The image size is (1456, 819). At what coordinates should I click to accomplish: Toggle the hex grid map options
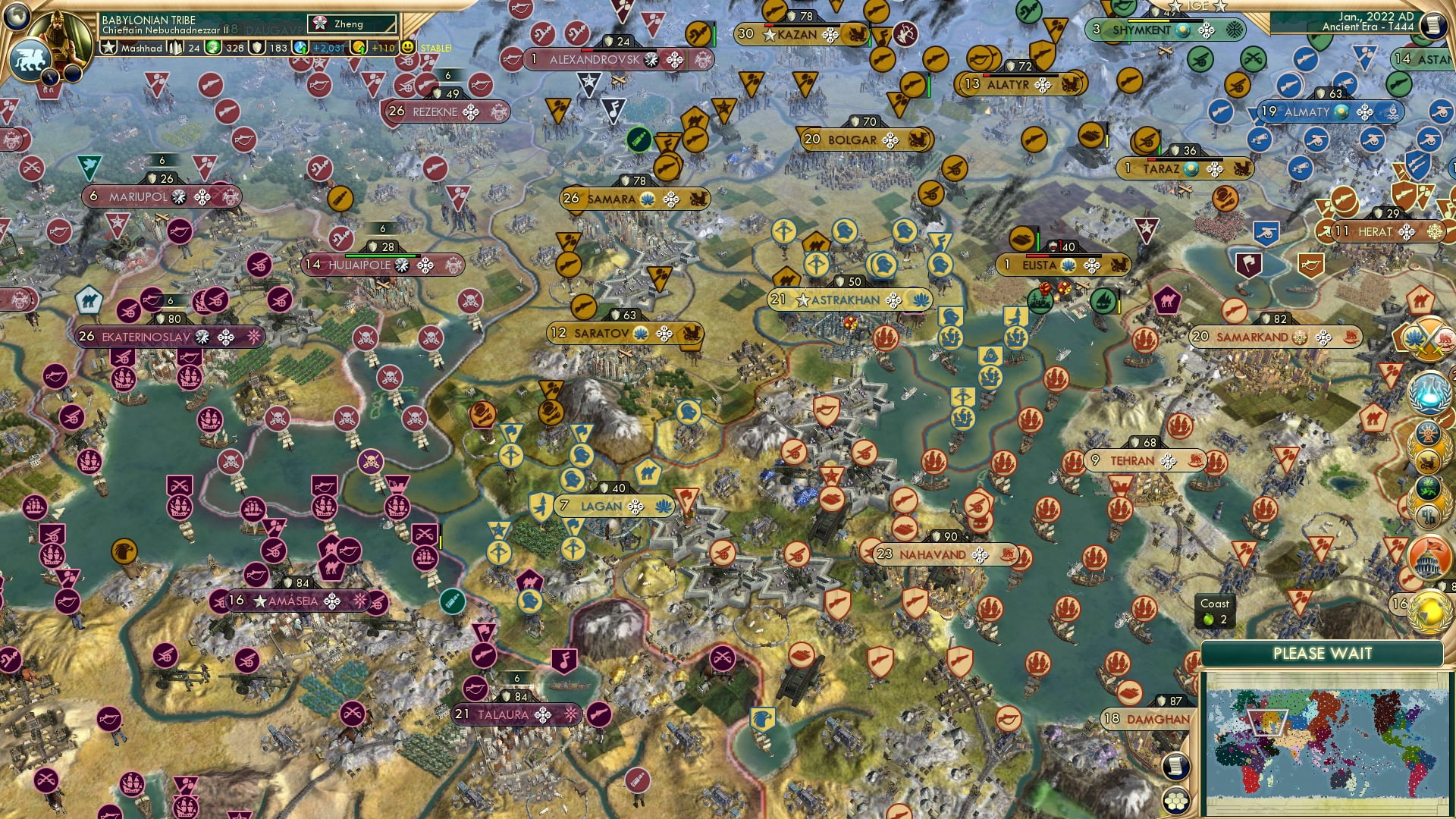click(x=1175, y=801)
